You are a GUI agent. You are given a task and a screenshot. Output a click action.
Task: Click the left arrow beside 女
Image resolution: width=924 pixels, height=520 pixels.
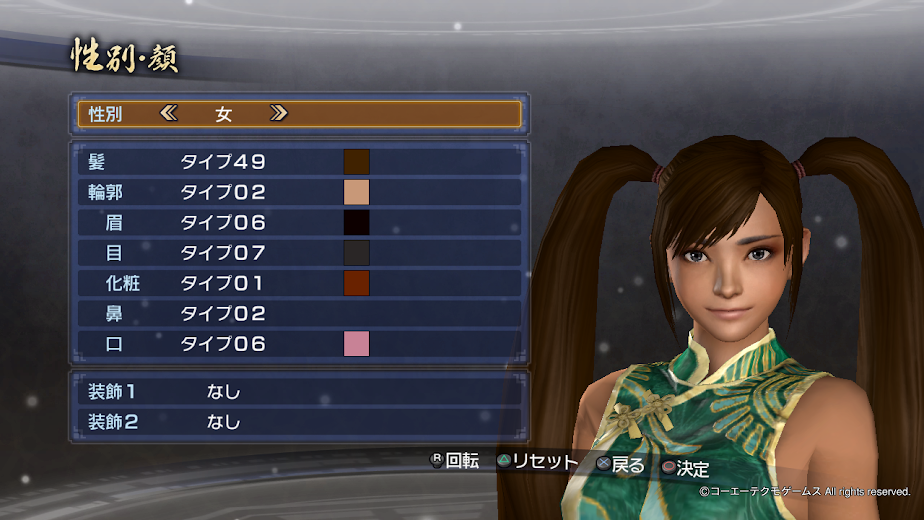[x=168, y=114]
